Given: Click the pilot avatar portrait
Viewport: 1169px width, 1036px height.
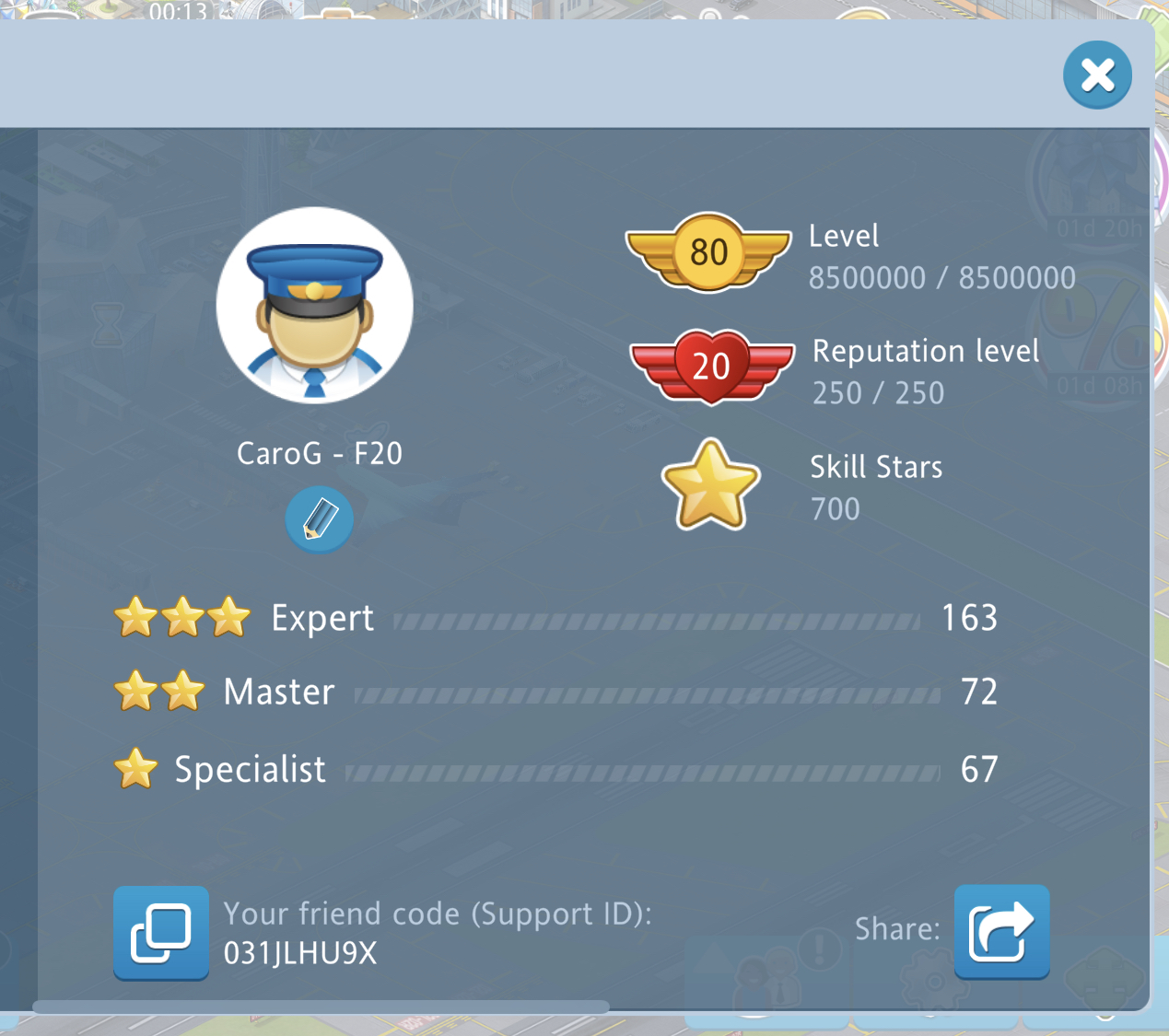Looking at the screenshot, I should [x=315, y=306].
